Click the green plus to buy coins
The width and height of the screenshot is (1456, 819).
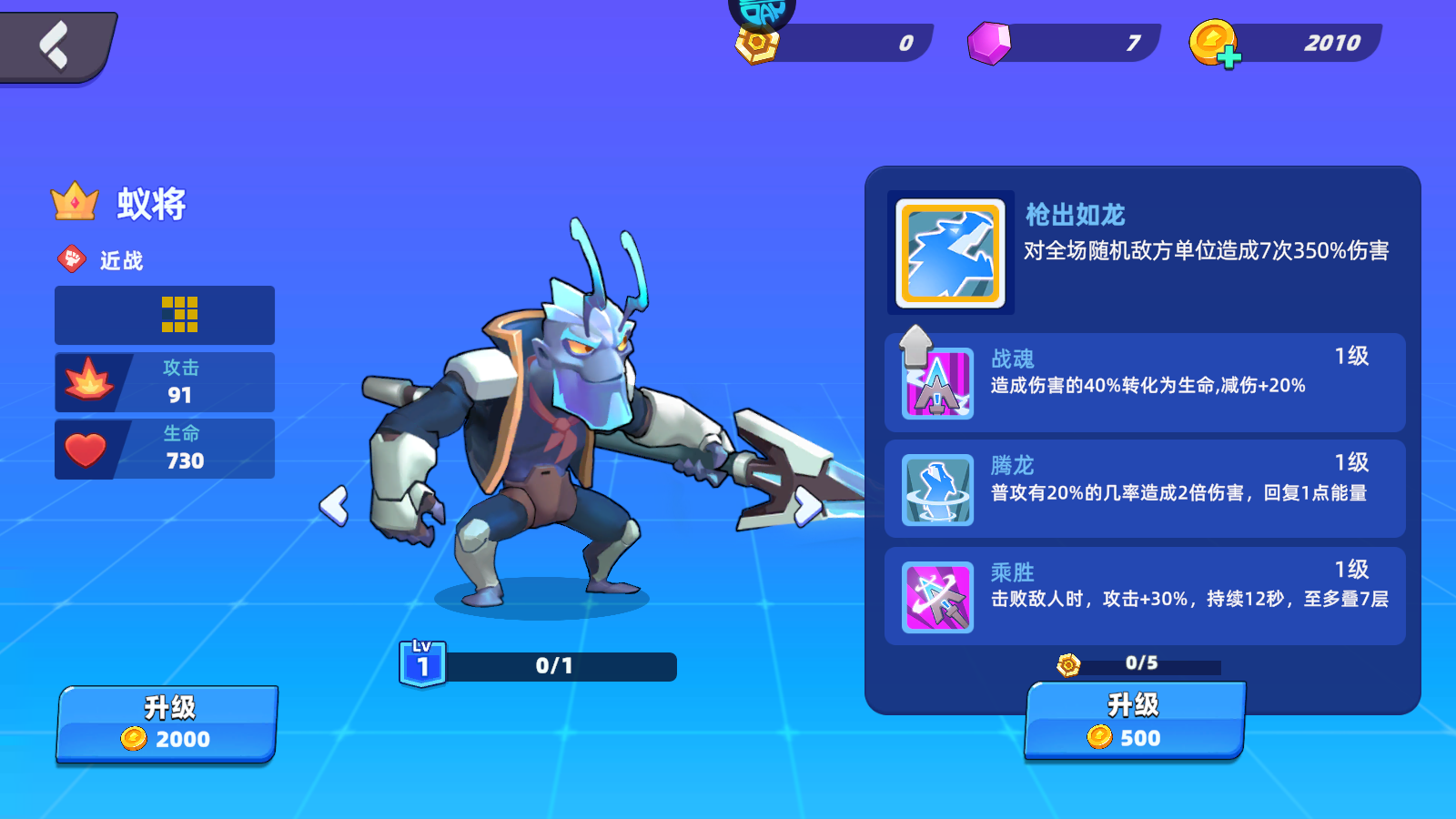[x=1230, y=56]
